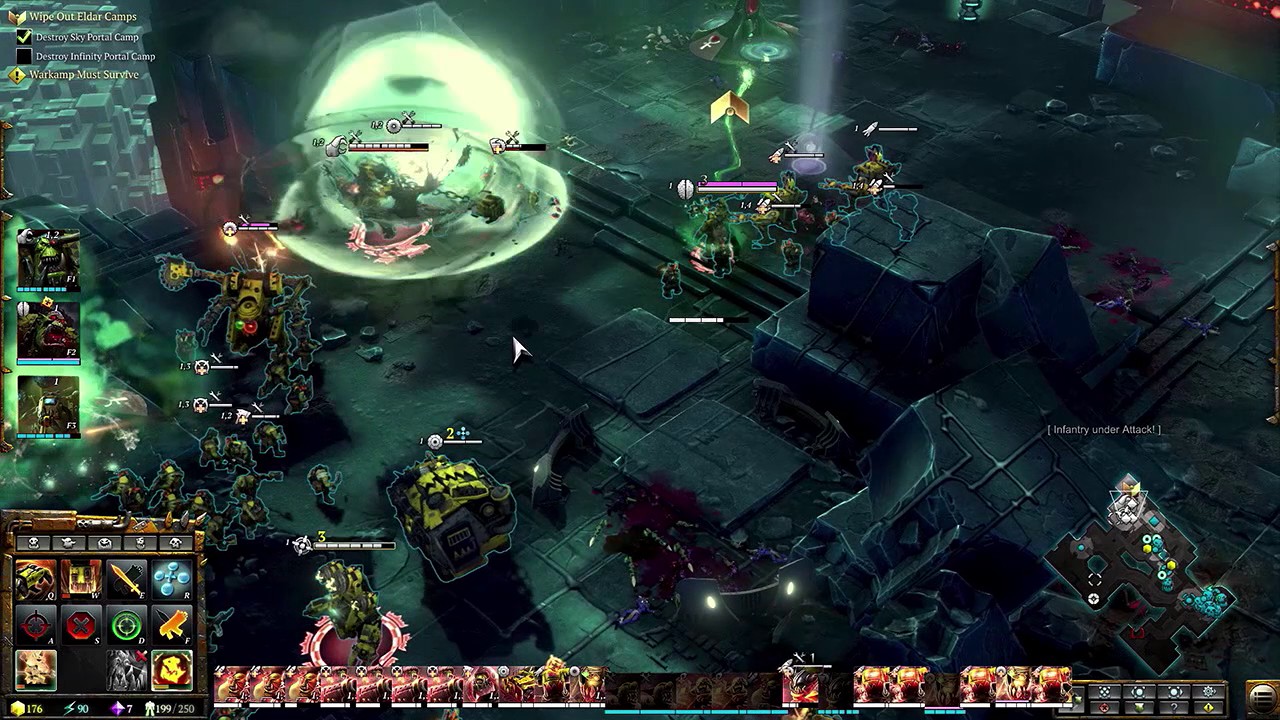
Task: Use the W ork face ability
Action: coord(81,581)
